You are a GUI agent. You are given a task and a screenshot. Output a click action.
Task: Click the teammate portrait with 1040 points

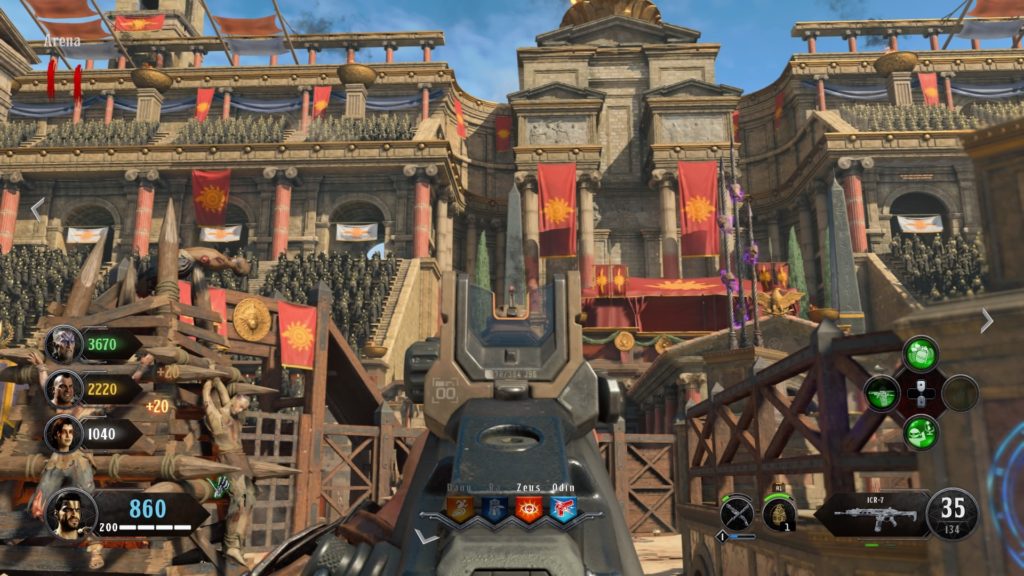[x=62, y=432]
